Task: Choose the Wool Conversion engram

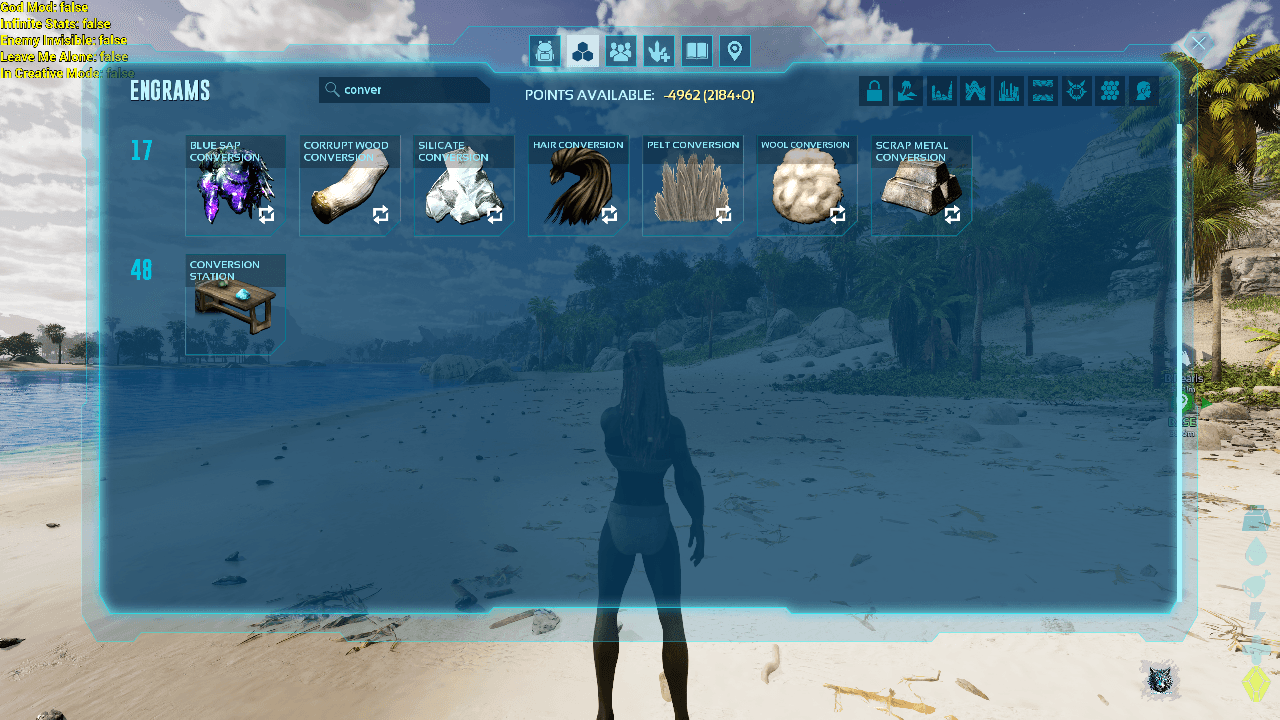Action: tap(806, 187)
